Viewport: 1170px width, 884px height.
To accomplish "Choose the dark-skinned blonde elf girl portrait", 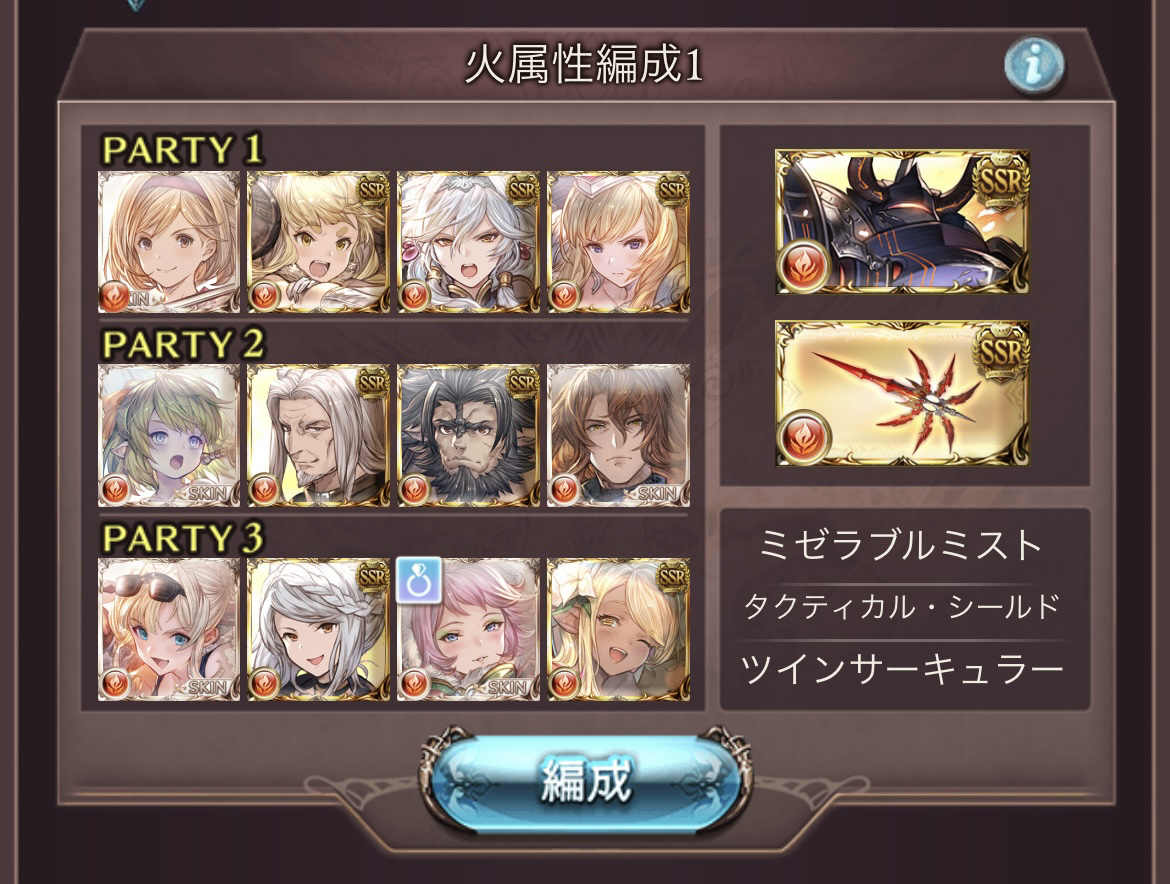I will 618,629.
